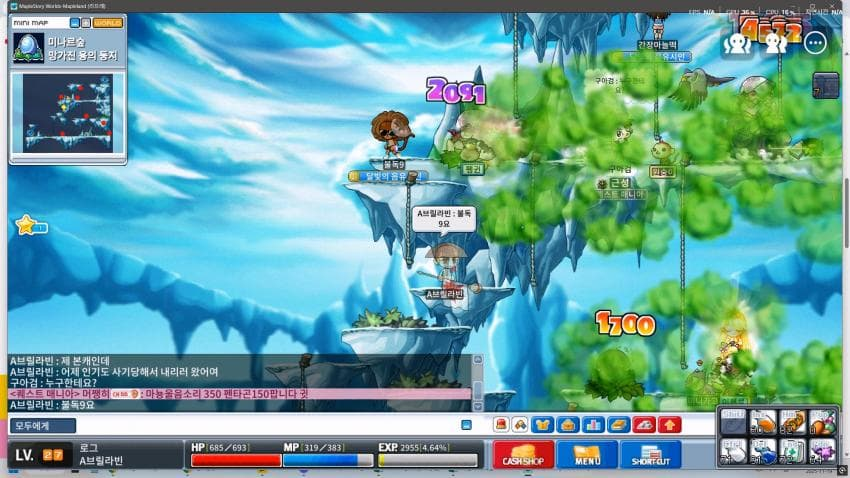
Task: Open the equipment shirt icon button
Action: click(x=543, y=425)
